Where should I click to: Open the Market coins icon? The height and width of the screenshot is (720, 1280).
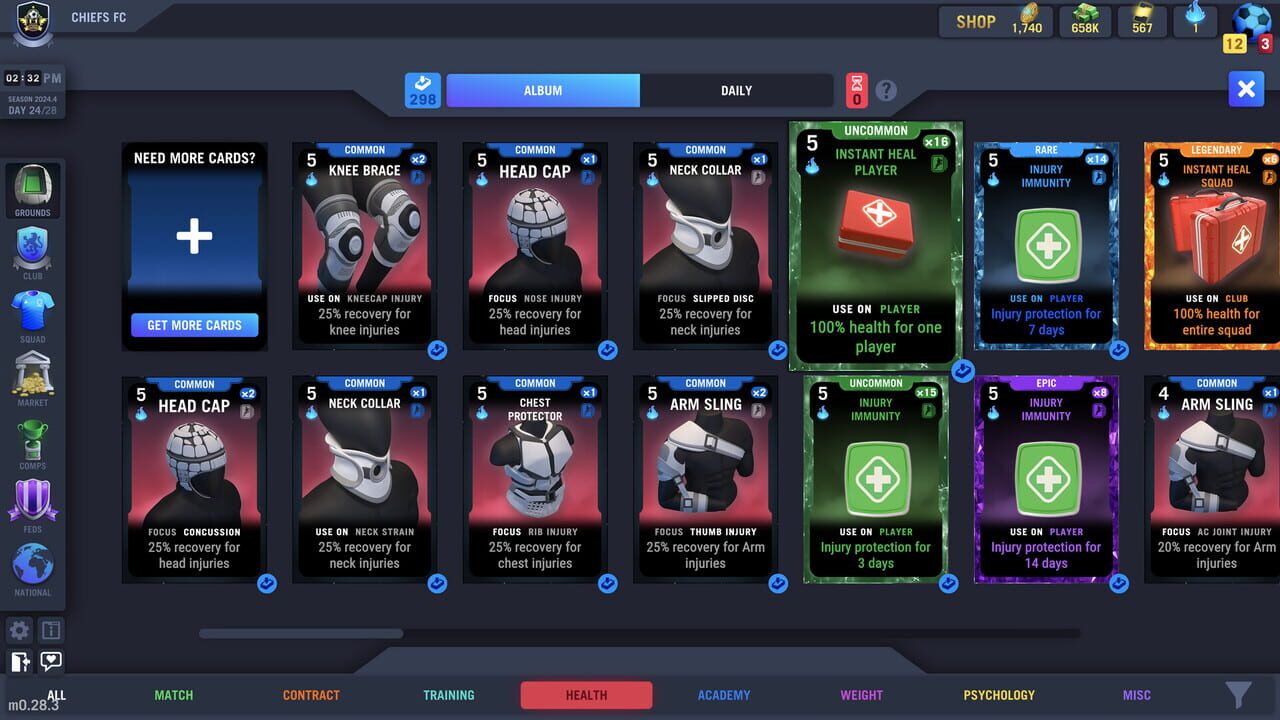click(33, 378)
